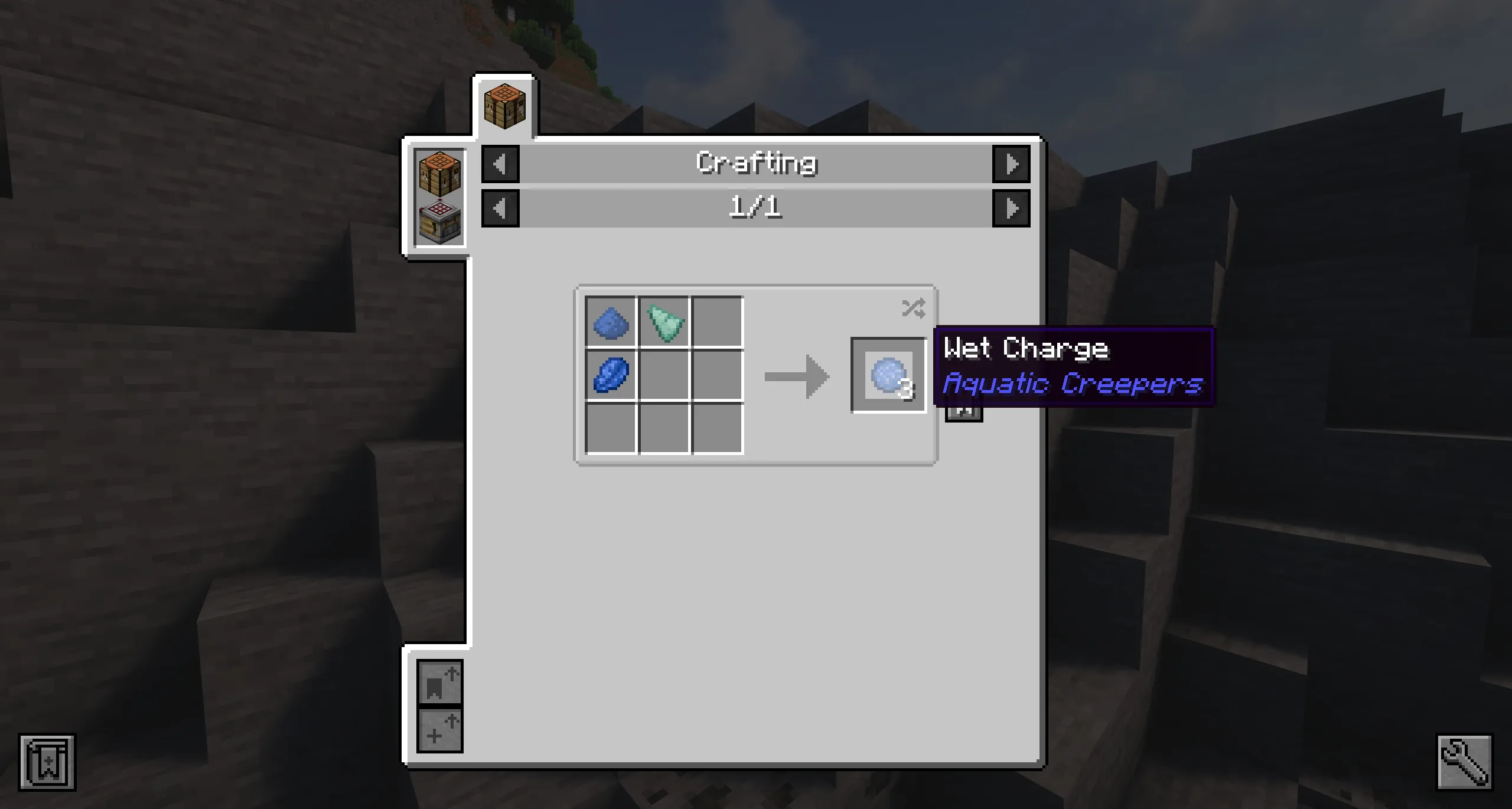The image size is (1512, 809).
Task: Click the left arrow beside Crafting
Action: tap(500, 164)
